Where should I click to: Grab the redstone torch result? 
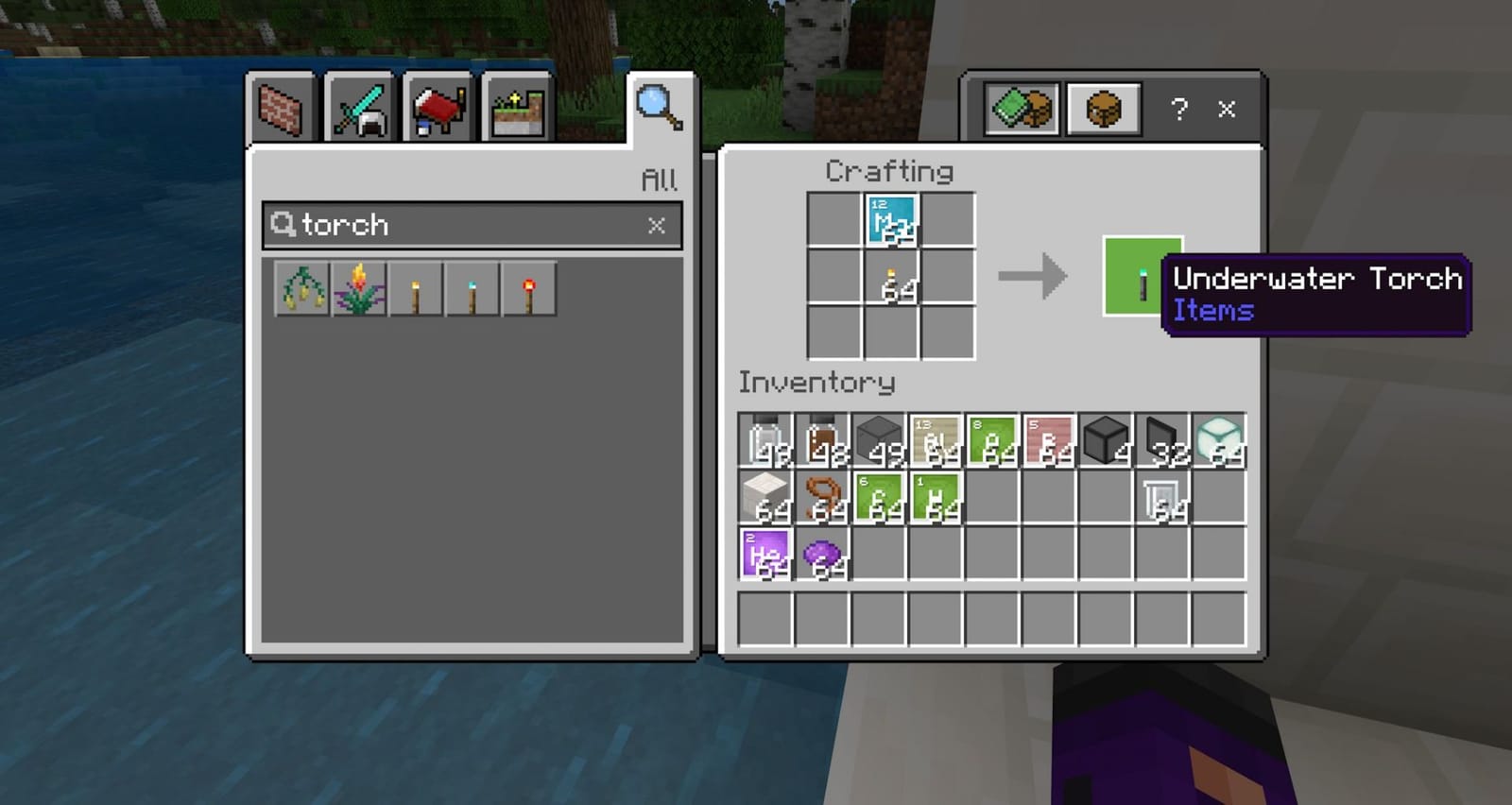point(527,288)
